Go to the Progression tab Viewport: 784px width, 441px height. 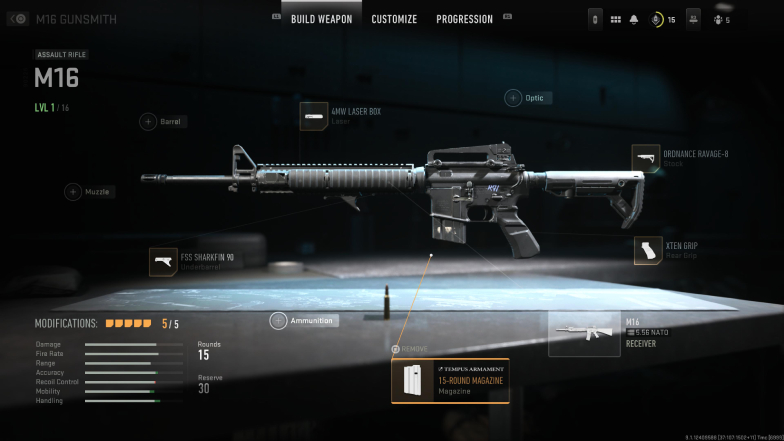point(464,19)
